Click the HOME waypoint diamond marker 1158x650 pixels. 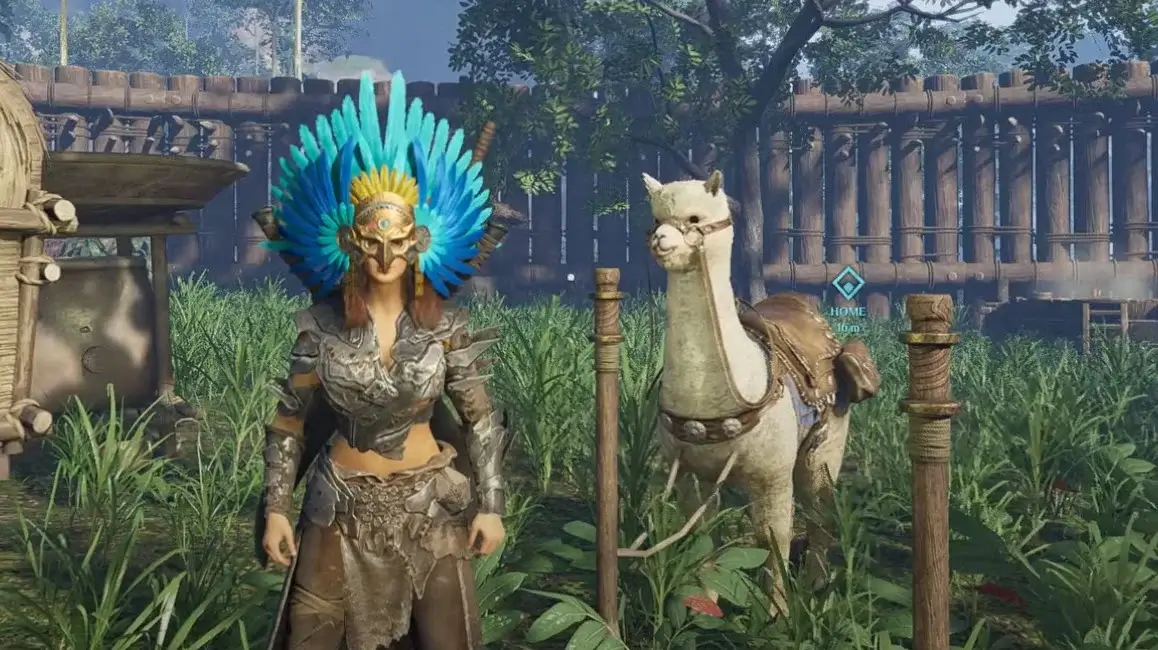click(848, 282)
